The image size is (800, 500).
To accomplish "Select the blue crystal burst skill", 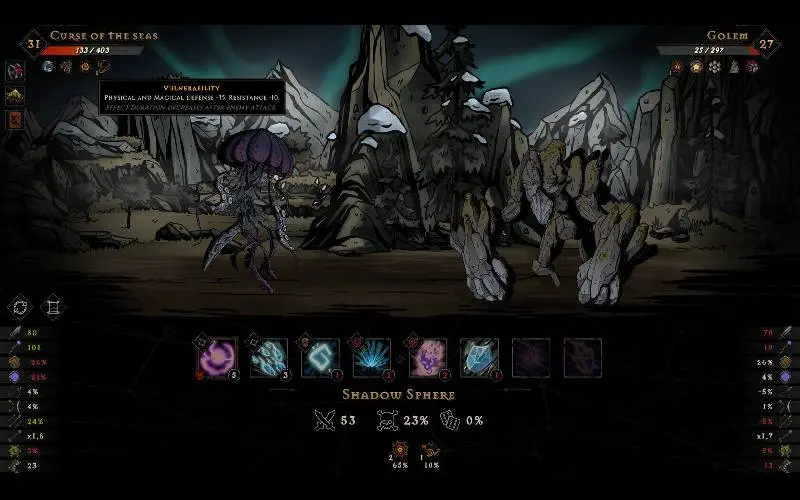I will pos(372,357).
